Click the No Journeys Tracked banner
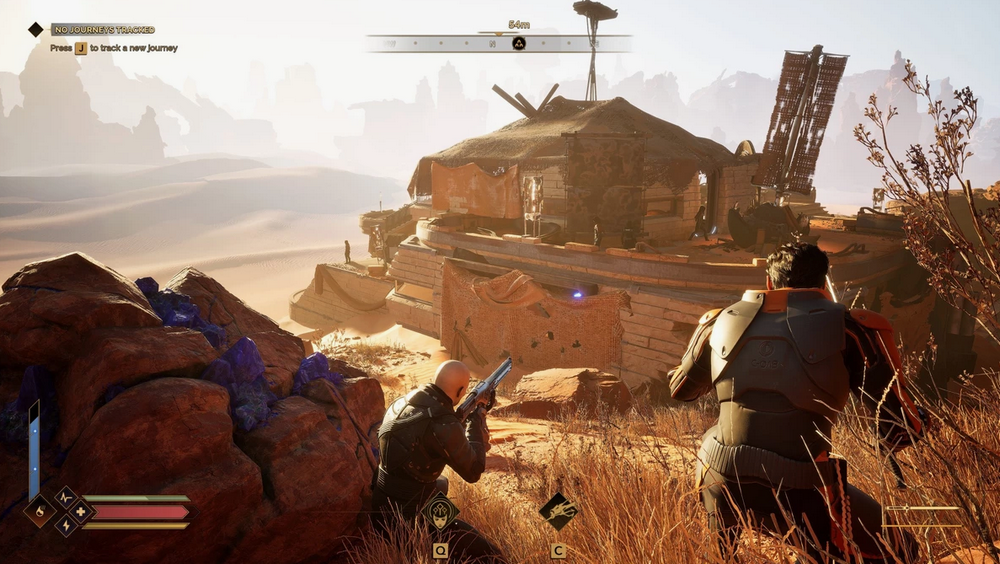 pyautogui.click(x=103, y=30)
